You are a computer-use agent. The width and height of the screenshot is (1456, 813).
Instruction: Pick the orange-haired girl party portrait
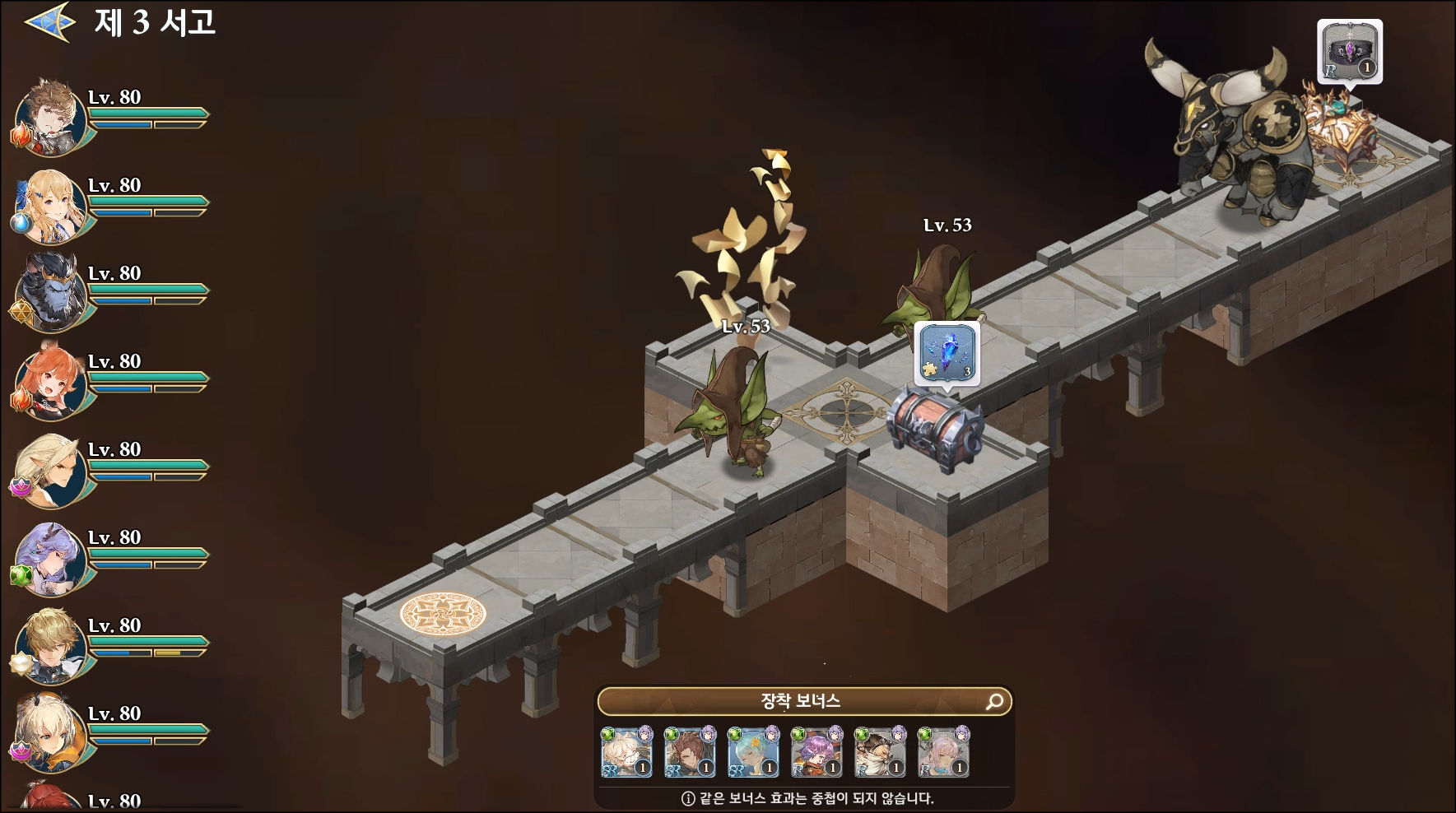pos(51,381)
